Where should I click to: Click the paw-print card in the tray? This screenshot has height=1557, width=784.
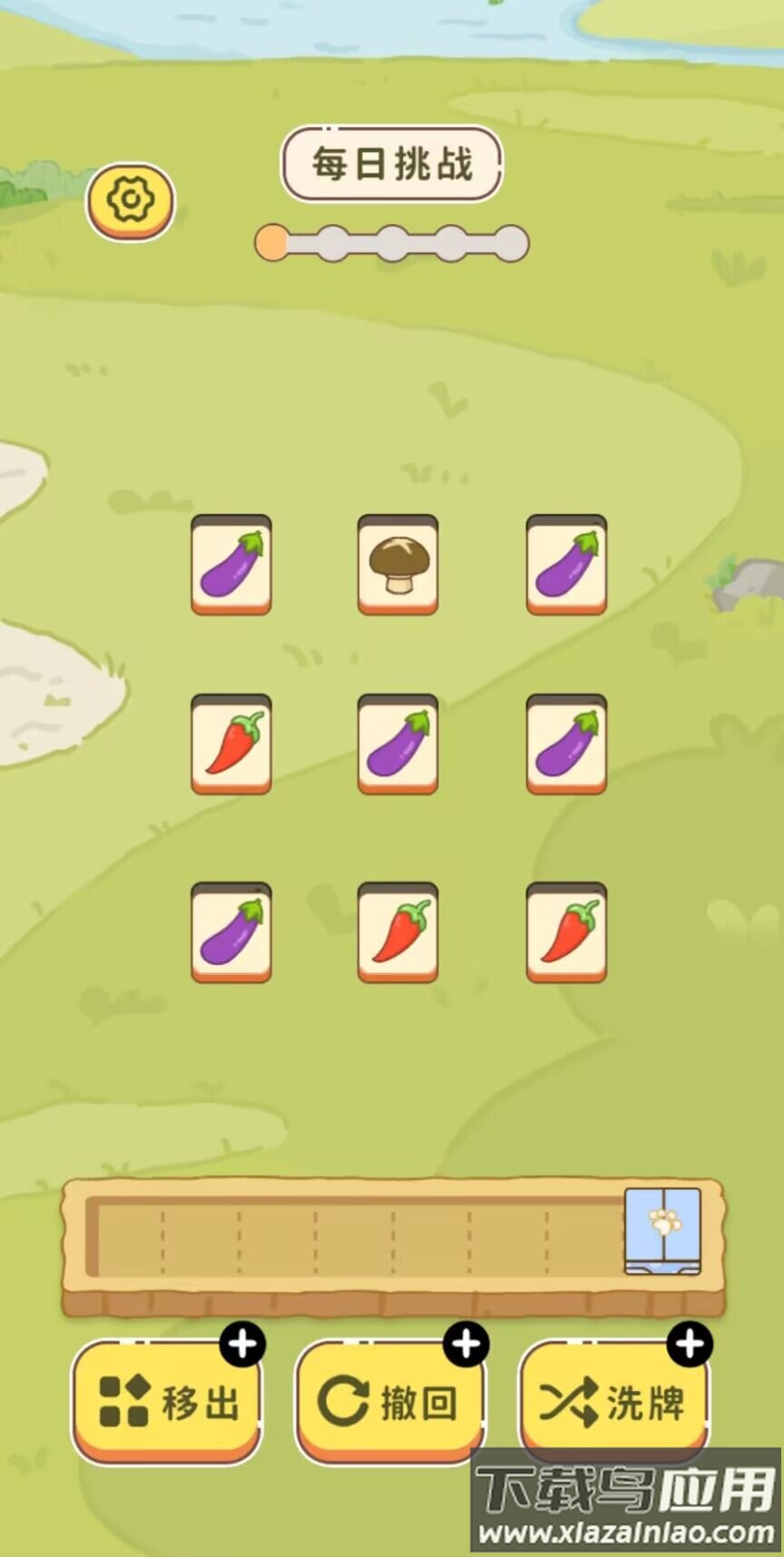pos(663,1229)
